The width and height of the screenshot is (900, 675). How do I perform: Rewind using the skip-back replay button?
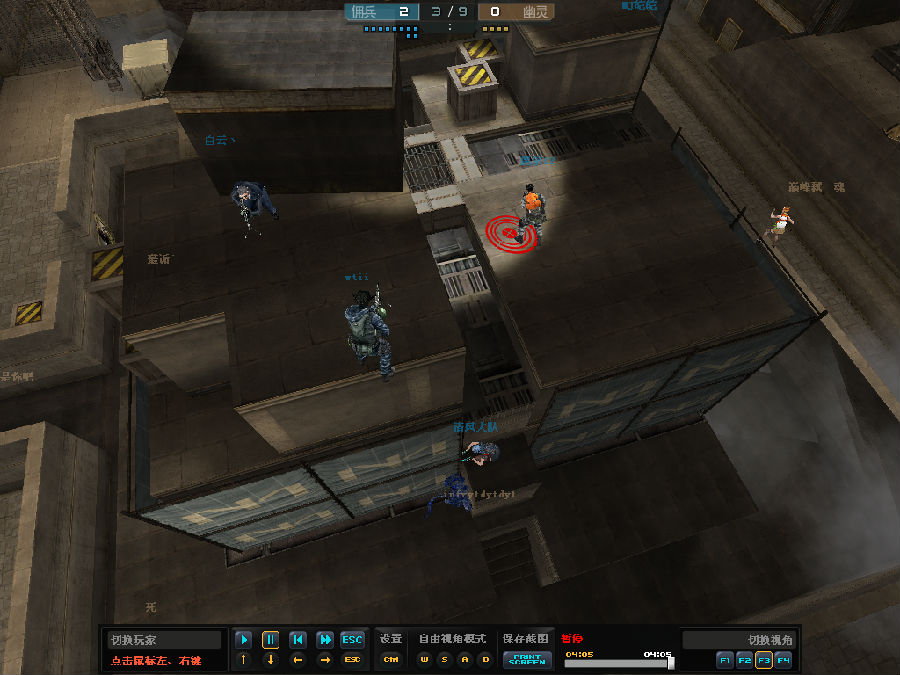[297, 640]
